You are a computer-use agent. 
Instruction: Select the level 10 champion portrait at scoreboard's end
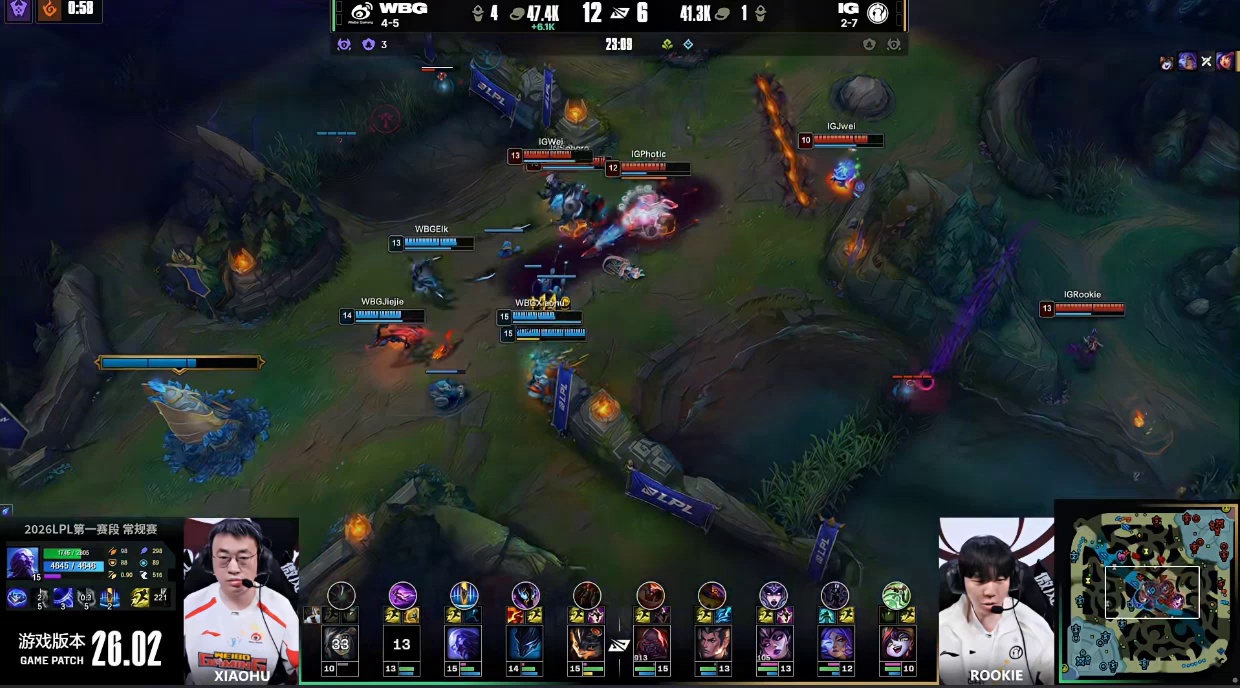point(896,643)
